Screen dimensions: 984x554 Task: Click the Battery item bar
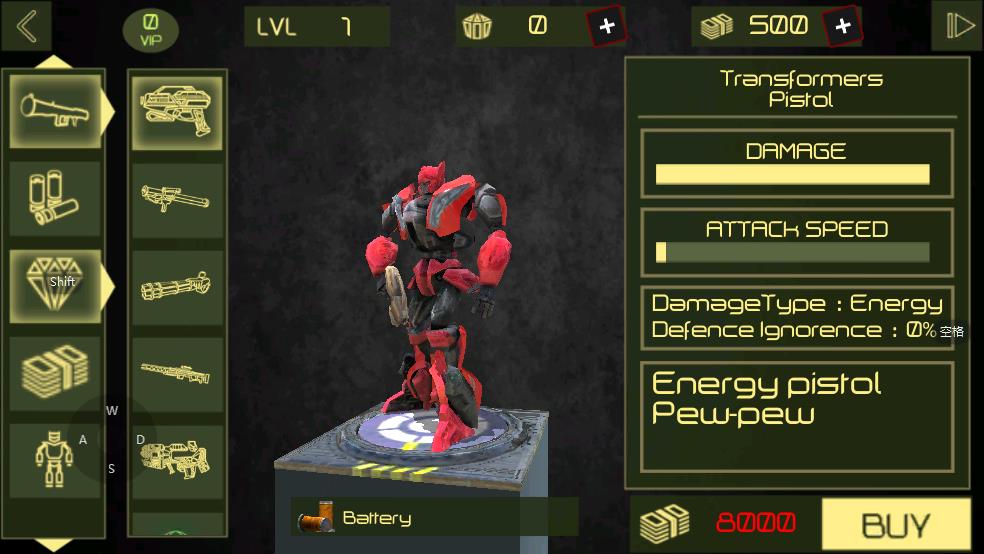point(434,518)
